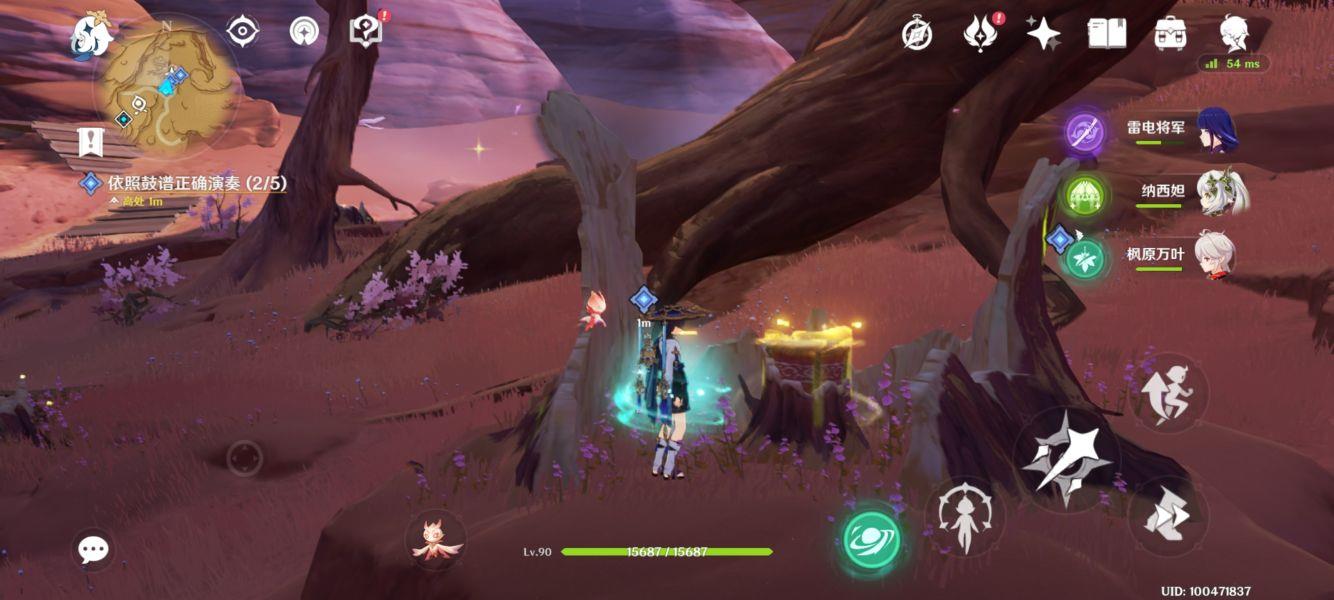The height and width of the screenshot is (600, 1334).
Task: Open the chat speech bubble
Action: pyautogui.click(x=94, y=549)
